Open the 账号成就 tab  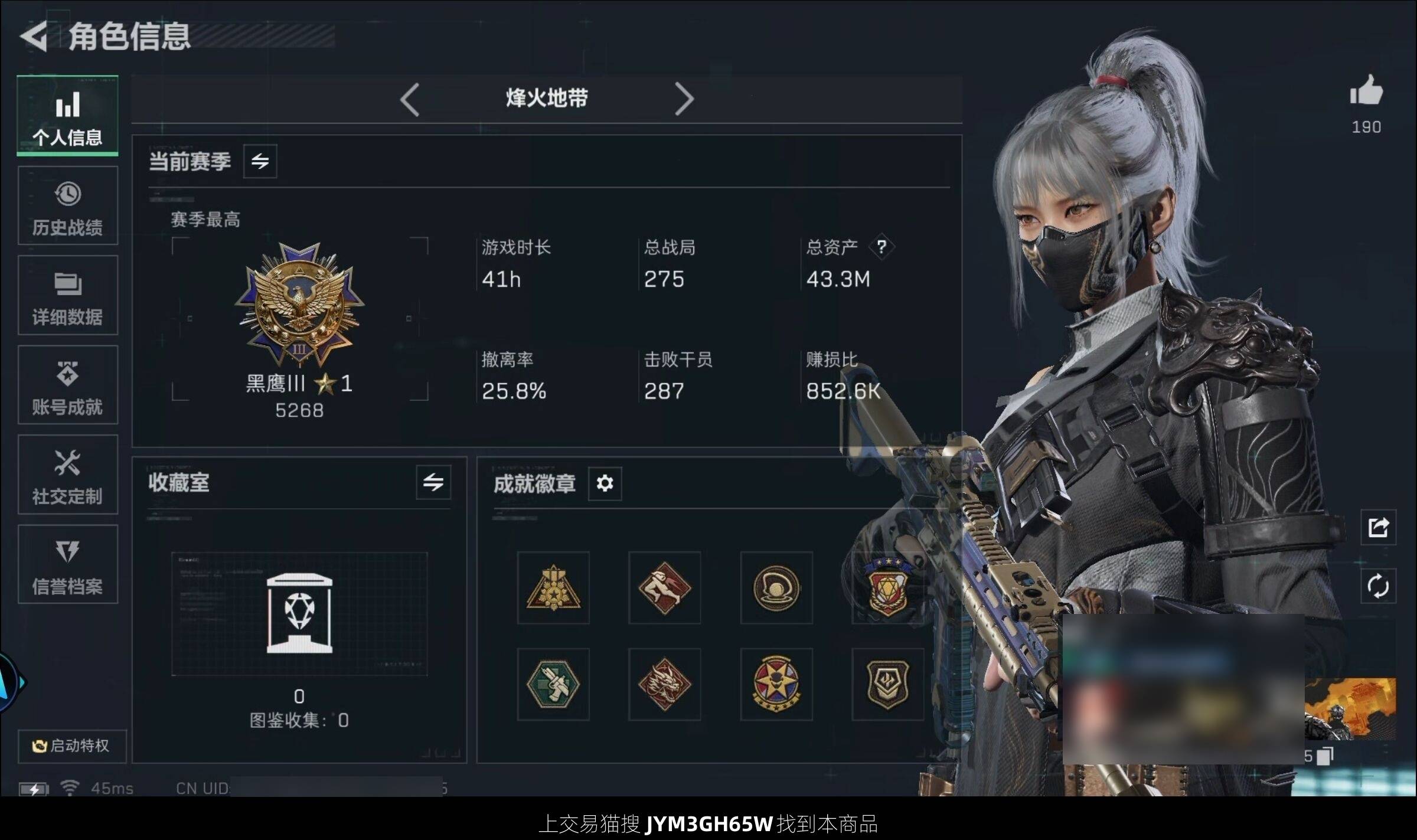click(67, 385)
